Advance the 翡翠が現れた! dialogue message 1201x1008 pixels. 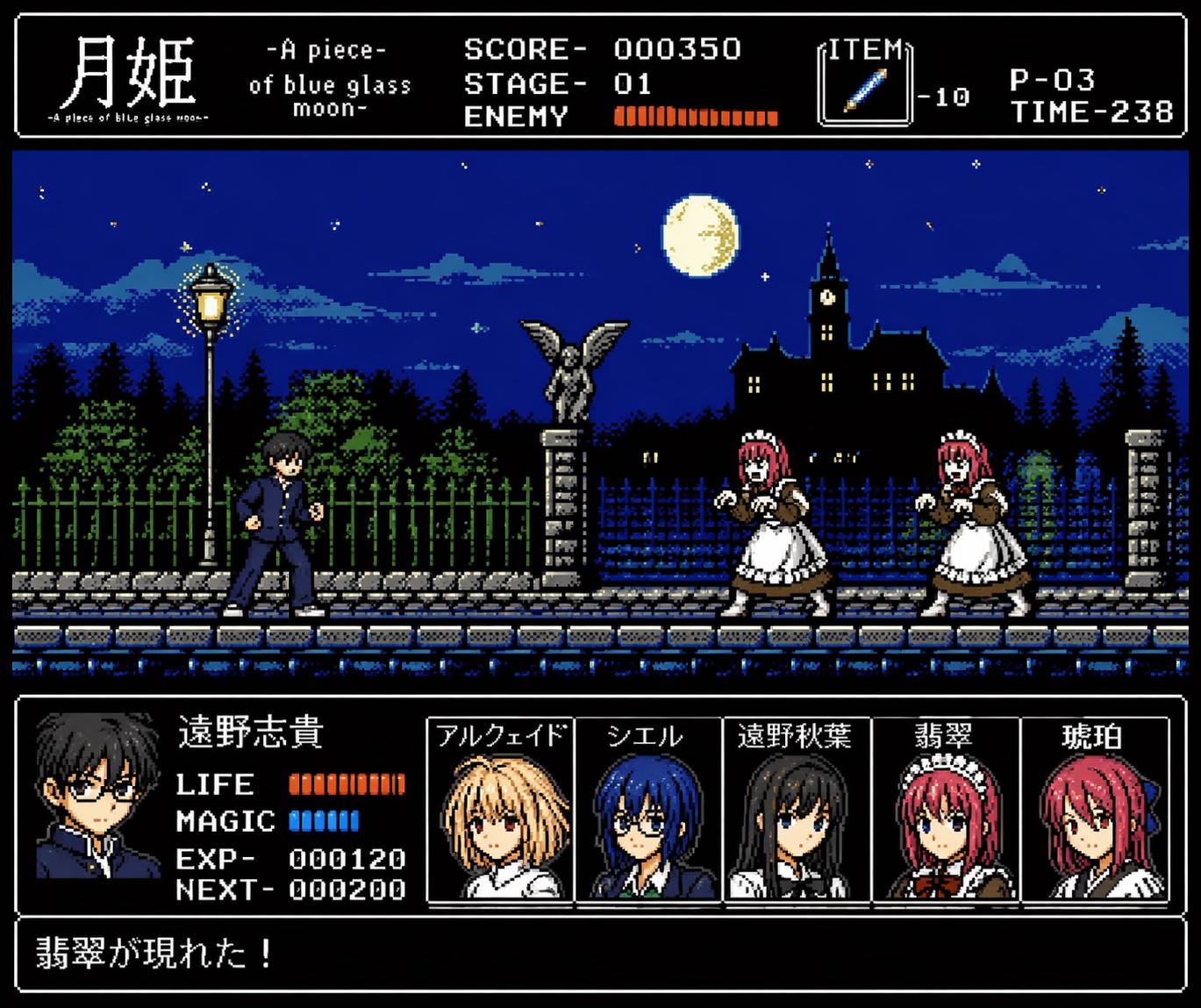tap(600, 954)
